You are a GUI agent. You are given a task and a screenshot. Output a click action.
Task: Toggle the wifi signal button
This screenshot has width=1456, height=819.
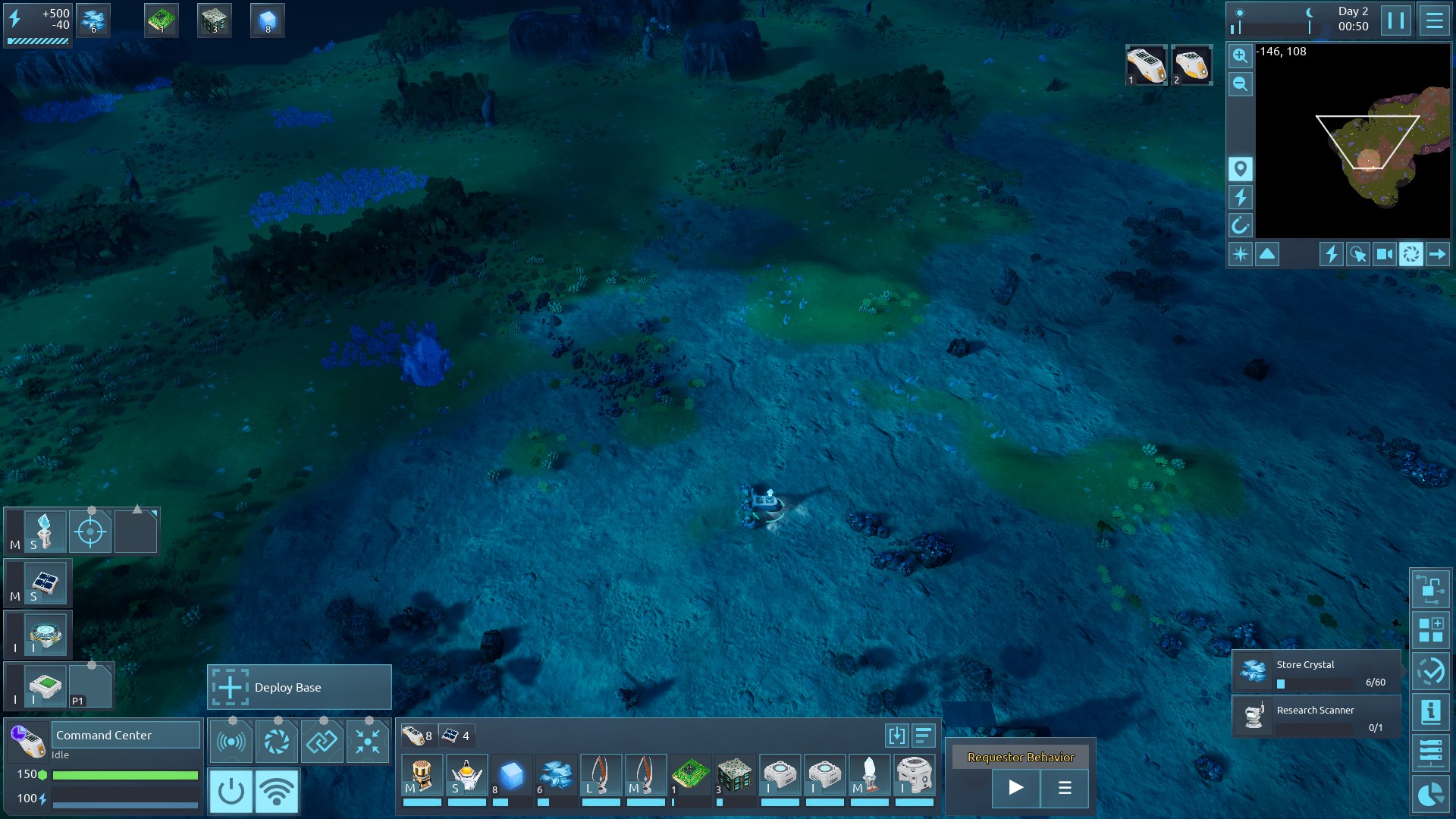277,791
